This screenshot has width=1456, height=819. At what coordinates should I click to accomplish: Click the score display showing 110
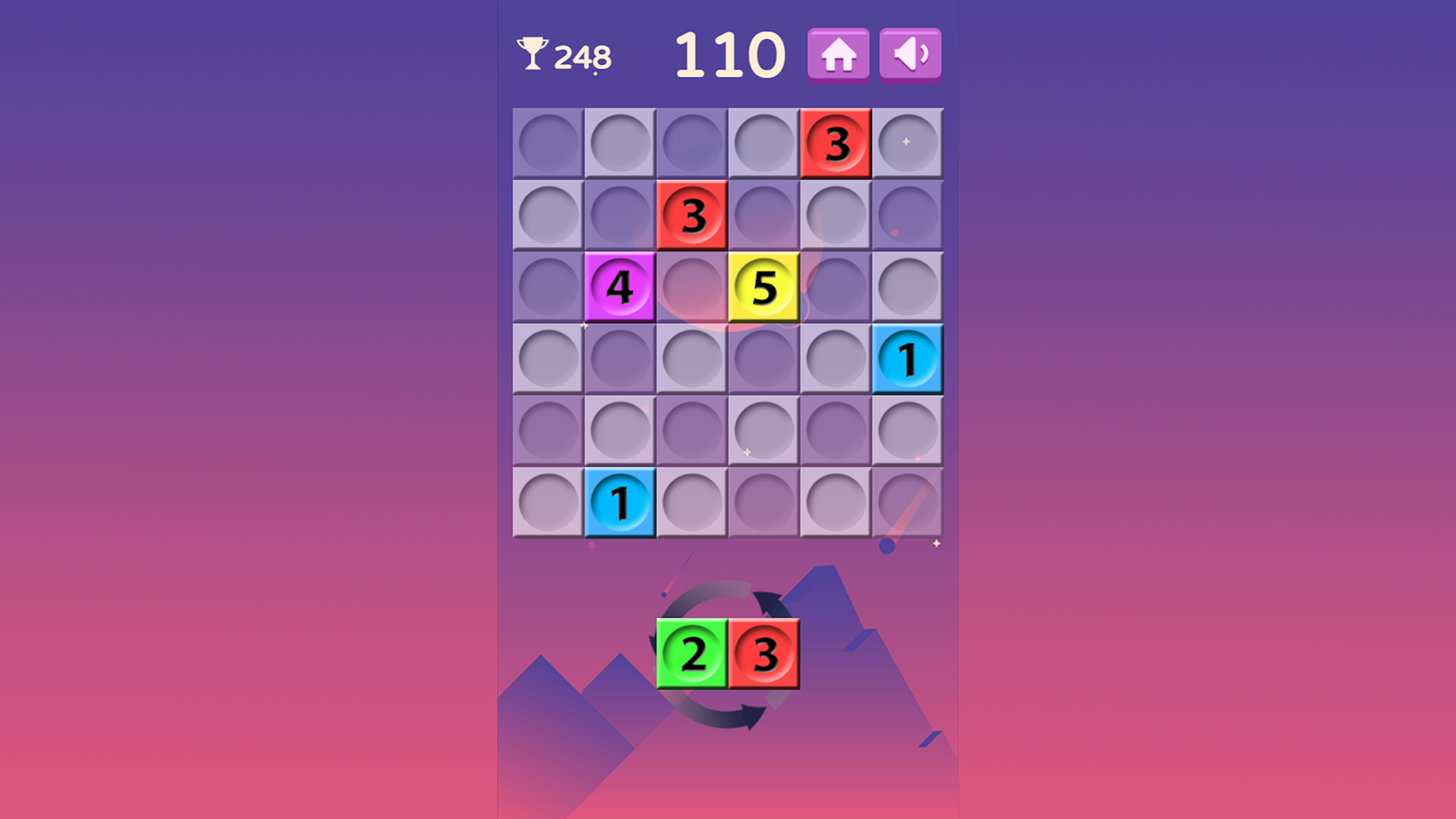point(730,53)
